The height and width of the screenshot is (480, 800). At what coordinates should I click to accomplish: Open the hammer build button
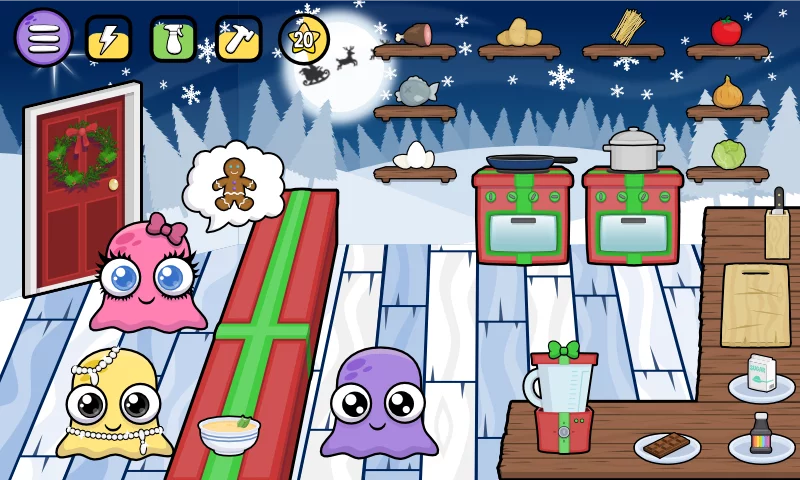pyautogui.click(x=238, y=39)
